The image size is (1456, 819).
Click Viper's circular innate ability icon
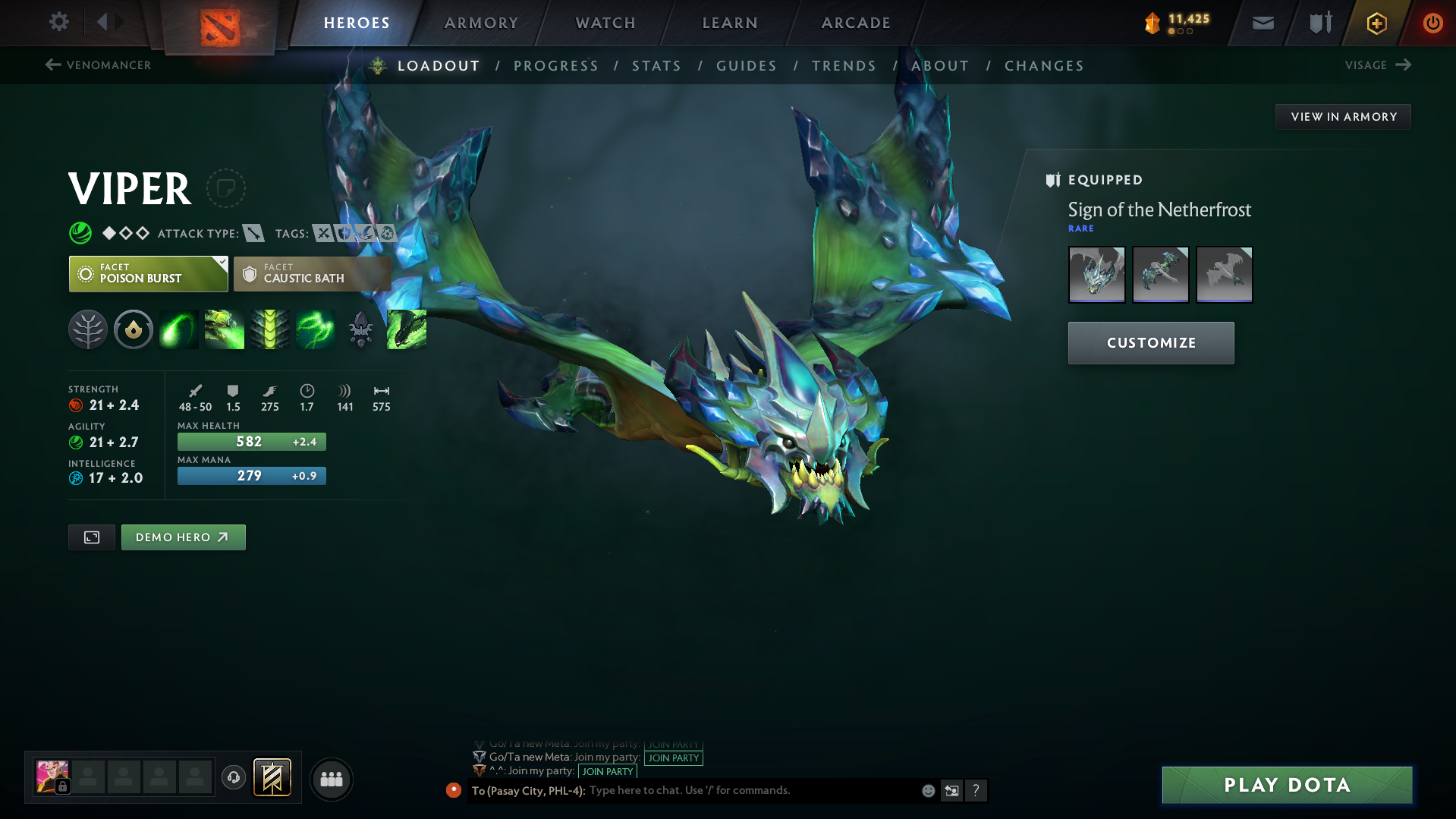click(133, 329)
